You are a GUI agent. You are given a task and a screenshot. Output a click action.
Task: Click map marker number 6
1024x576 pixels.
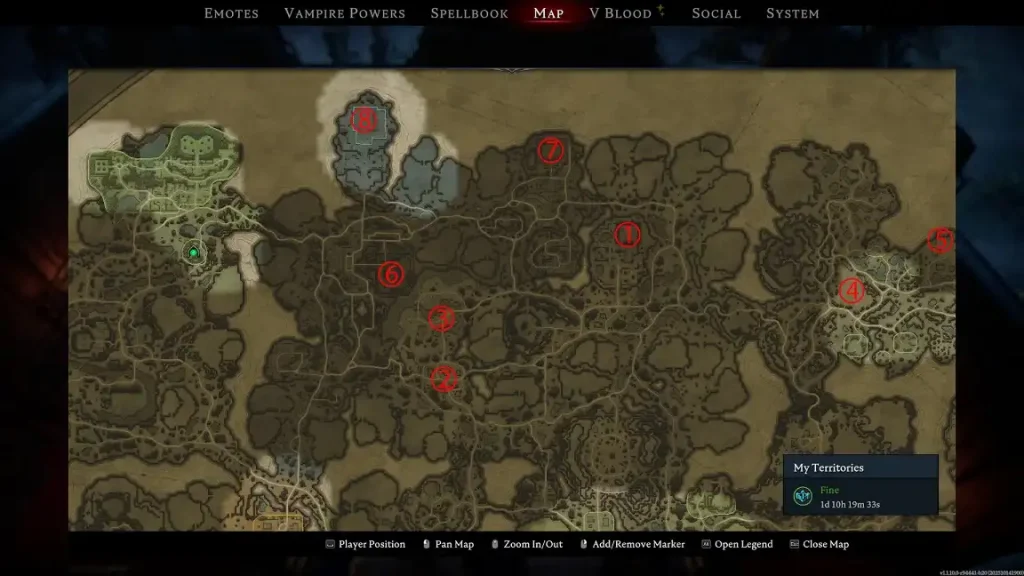click(391, 273)
